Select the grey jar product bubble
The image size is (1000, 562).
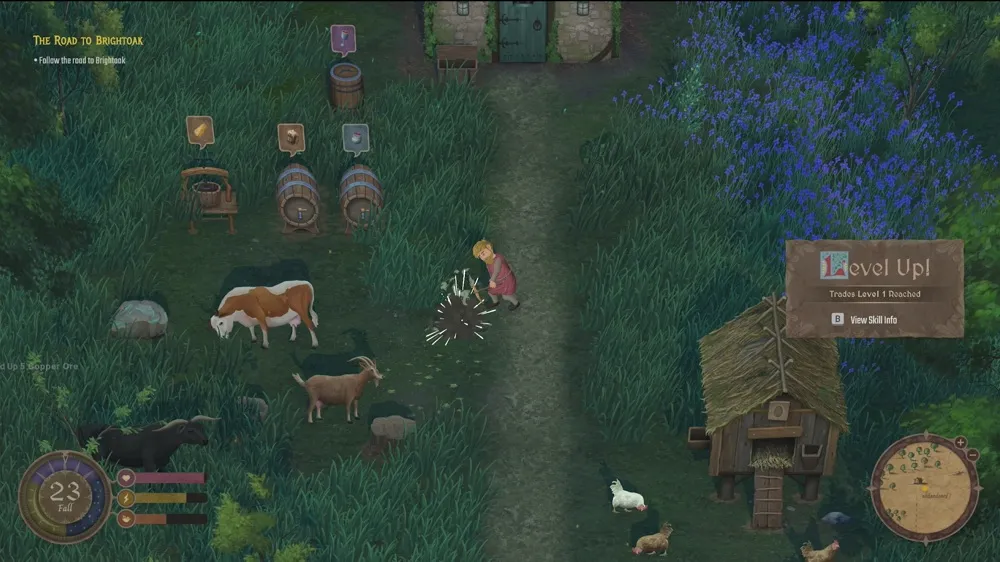click(x=355, y=137)
